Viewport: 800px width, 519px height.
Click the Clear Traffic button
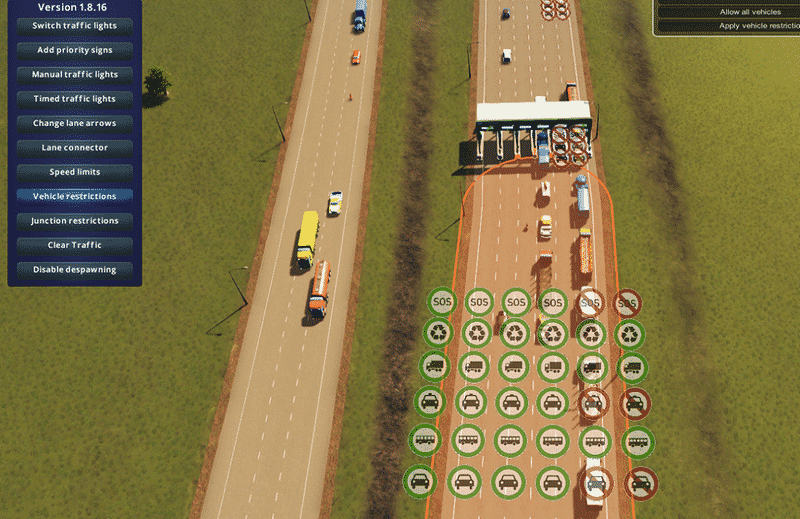74,245
